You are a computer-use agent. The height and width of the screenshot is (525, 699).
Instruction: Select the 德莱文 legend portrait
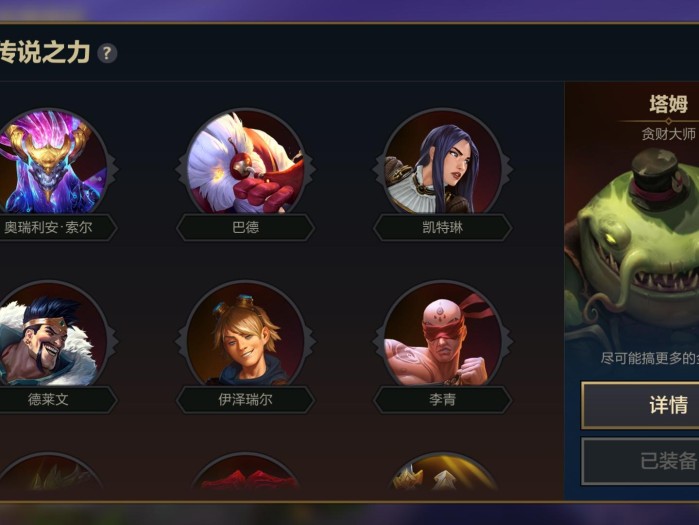click(50, 336)
